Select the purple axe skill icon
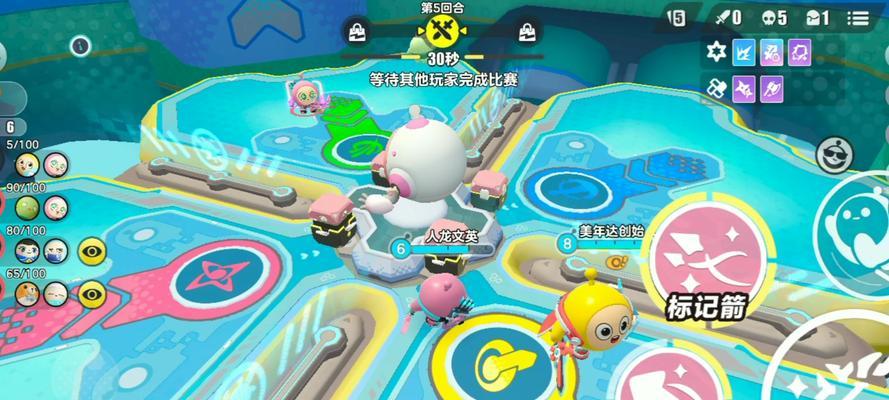Screen dimensions: 889x400 point(772,89)
